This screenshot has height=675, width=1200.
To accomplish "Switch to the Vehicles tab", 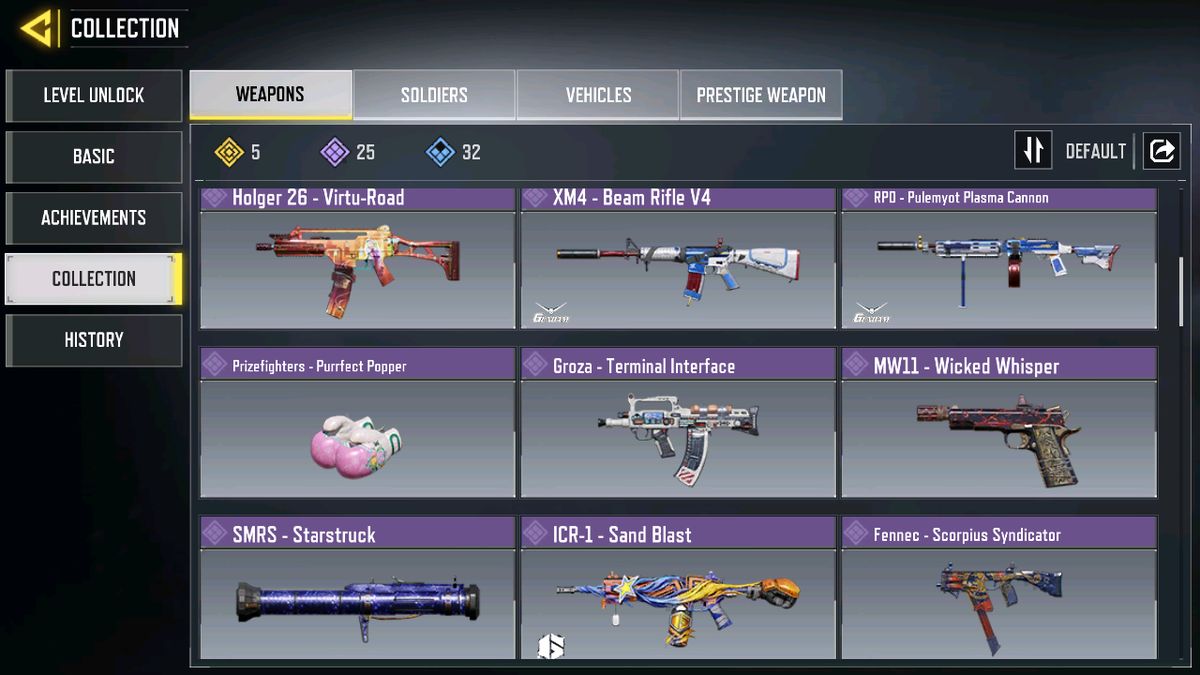I will 598,95.
